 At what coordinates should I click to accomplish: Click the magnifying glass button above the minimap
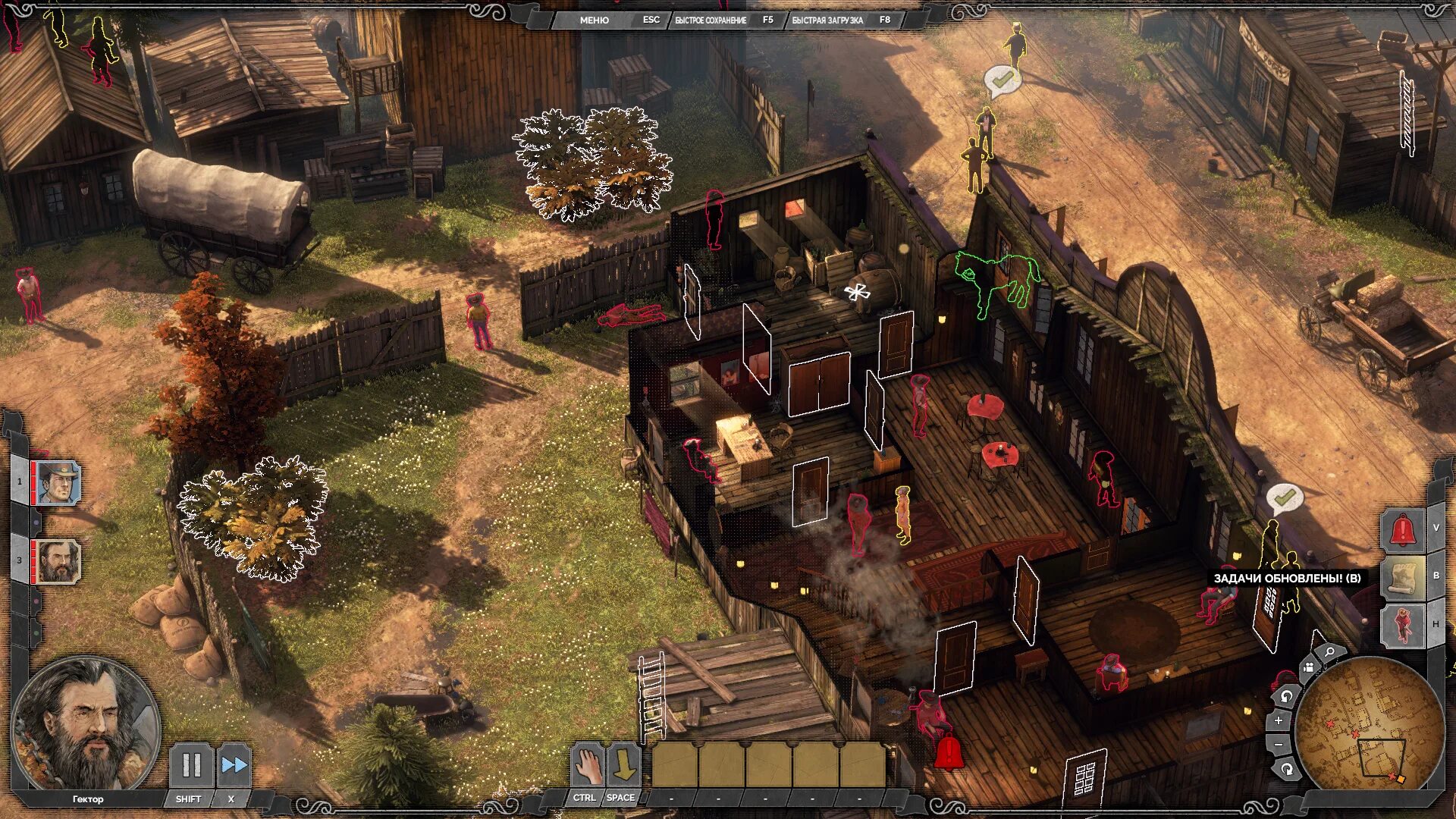(x=1329, y=652)
